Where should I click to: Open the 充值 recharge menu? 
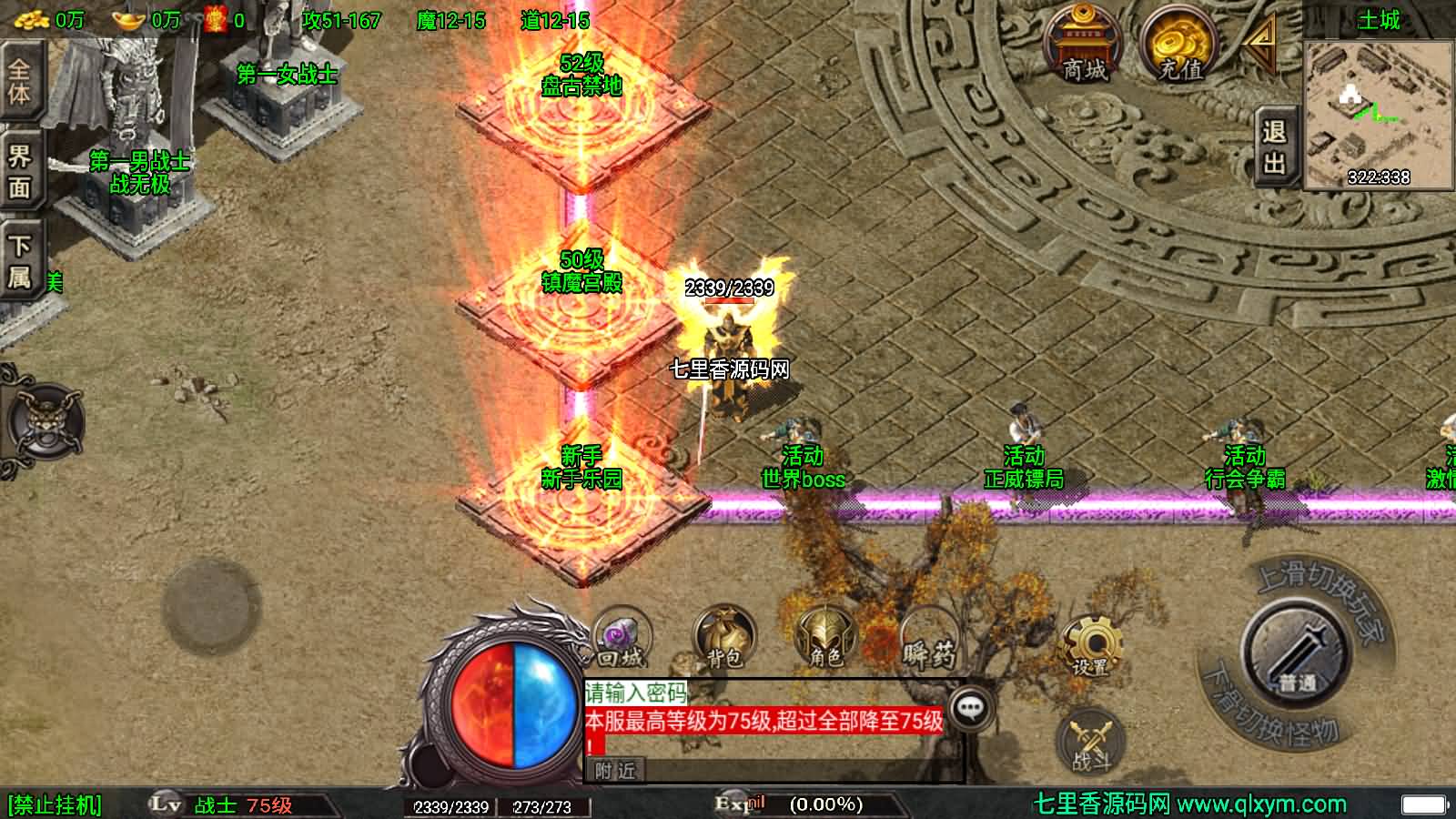pos(1179,45)
